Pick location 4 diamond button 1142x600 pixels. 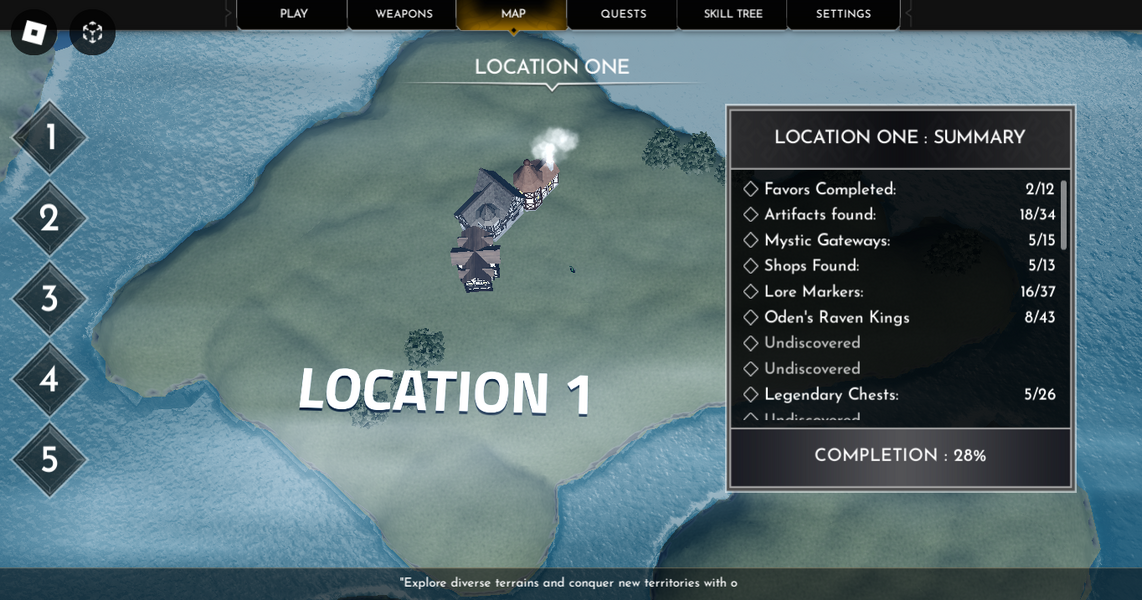pos(49,379)
